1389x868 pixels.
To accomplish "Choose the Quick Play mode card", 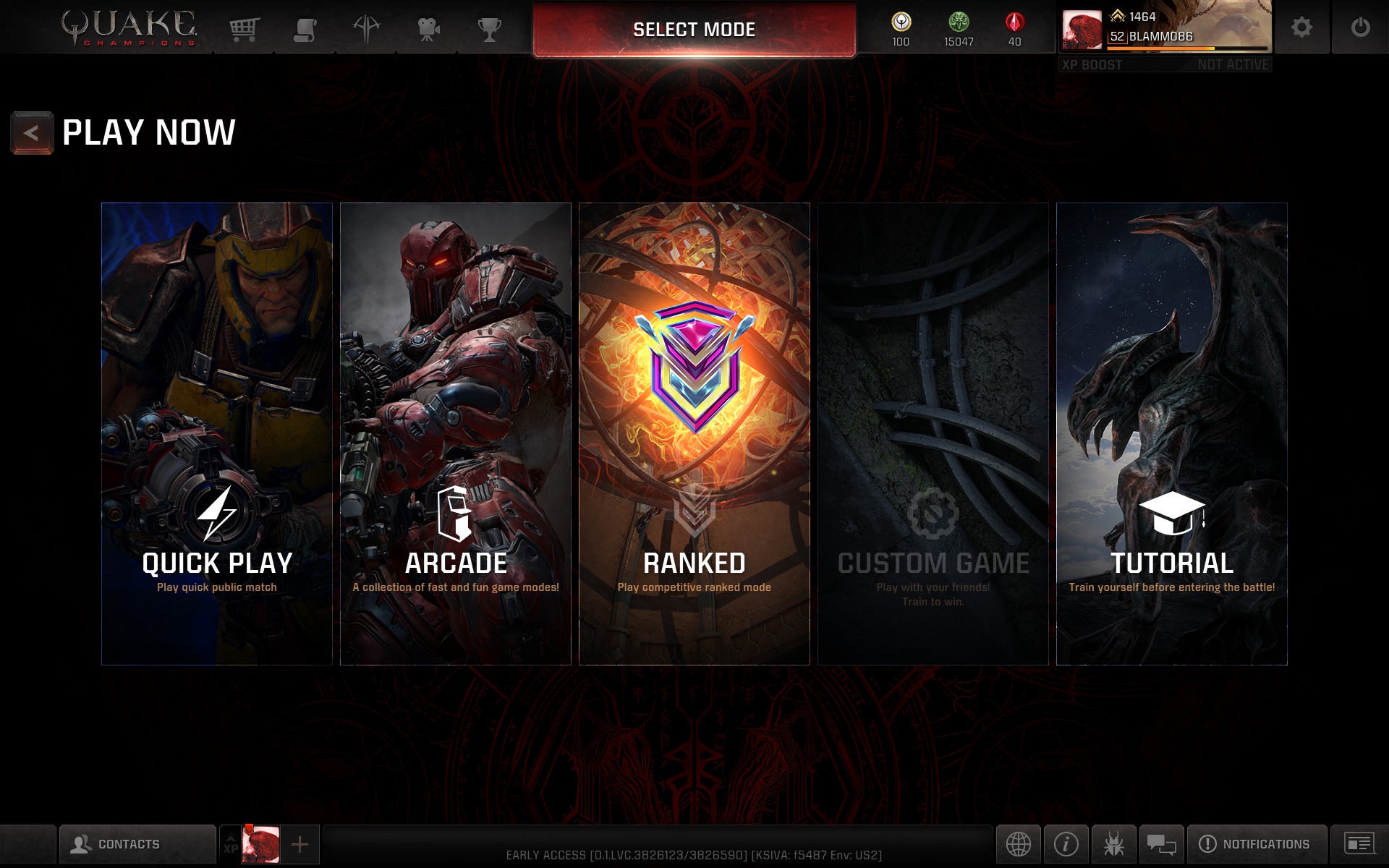I will coord(217,434).
